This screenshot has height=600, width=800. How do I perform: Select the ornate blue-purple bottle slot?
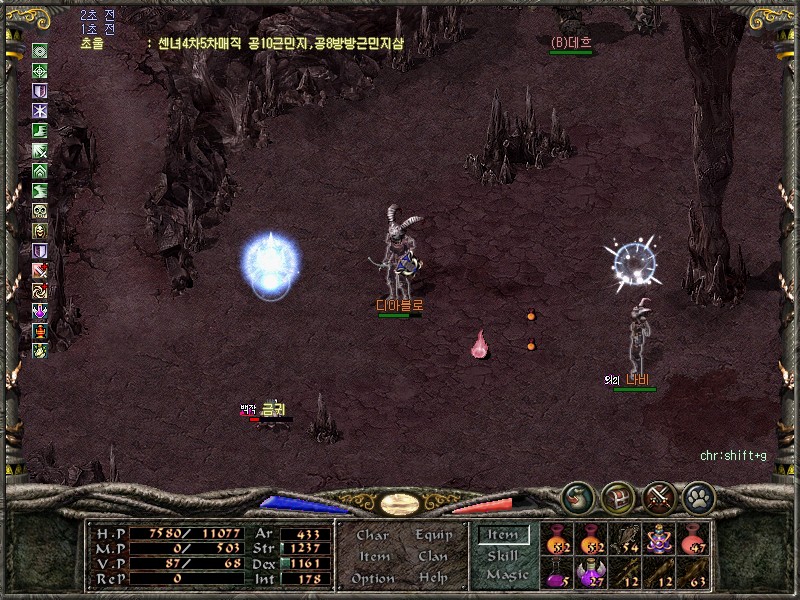(659, 540)
